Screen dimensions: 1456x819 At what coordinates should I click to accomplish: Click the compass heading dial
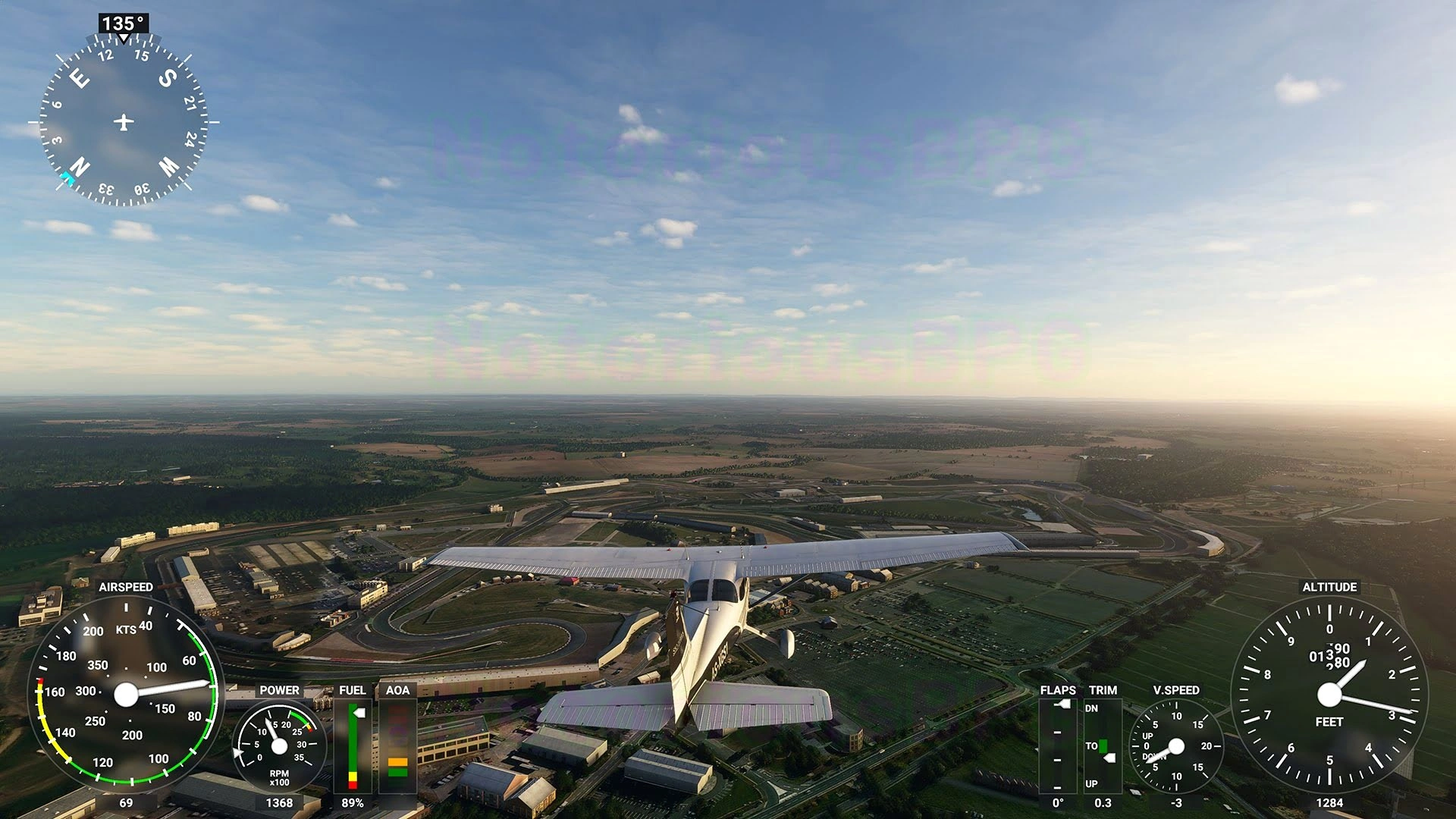pyautogui.click(x=124, y=121)
